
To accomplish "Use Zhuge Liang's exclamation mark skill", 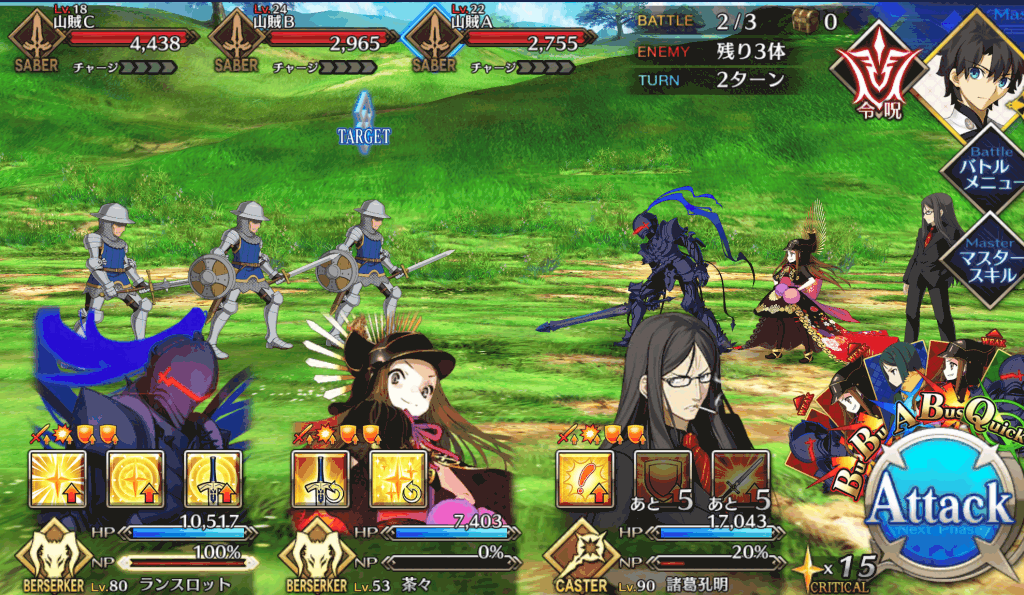I will (x=585, y=479).
